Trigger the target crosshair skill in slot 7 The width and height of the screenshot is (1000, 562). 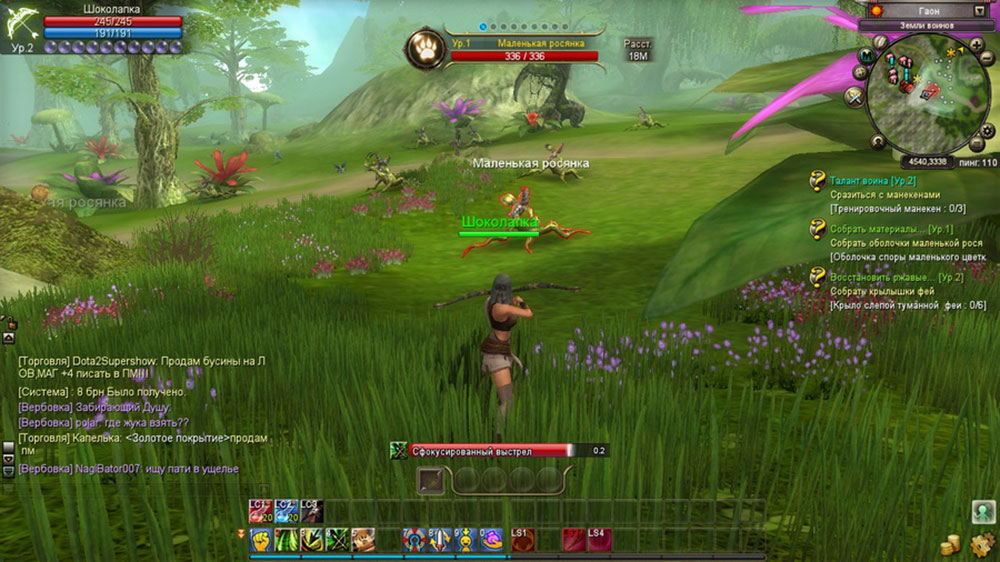pyautogui.click(x=415, y=541)
